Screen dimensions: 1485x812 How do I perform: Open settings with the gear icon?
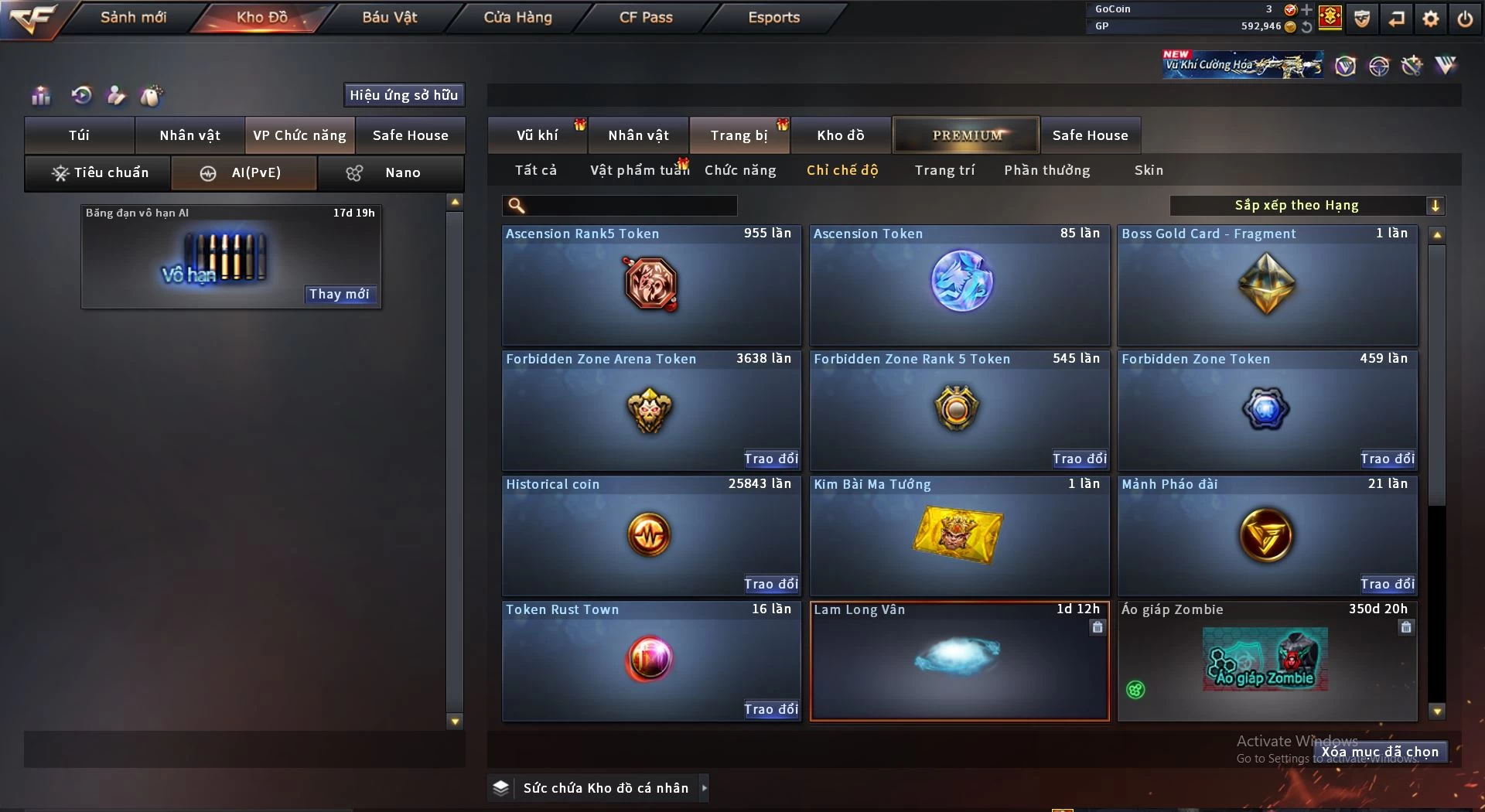click(1431, 19)
